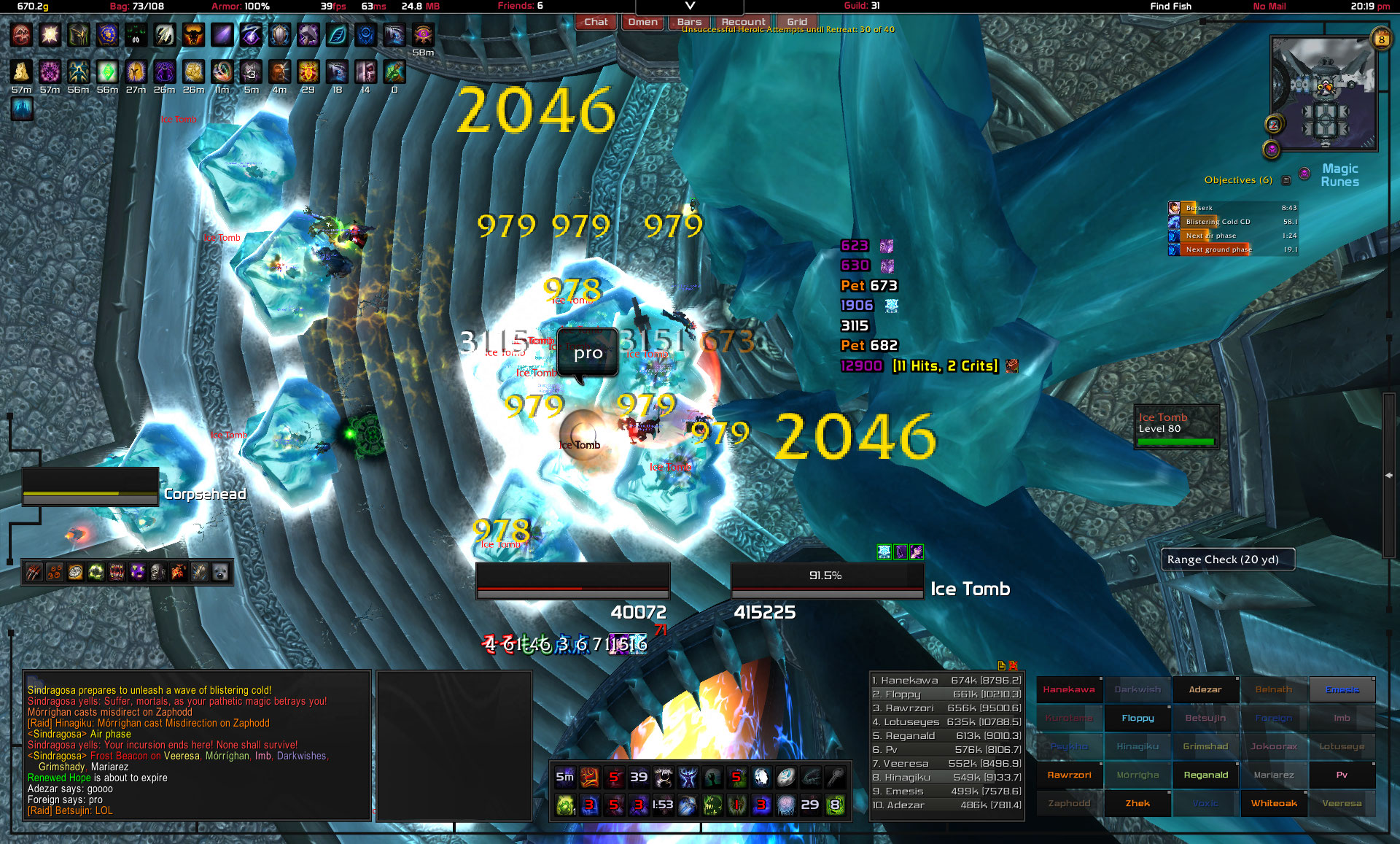This screenshot has width=1400, height=844.
Task: Toggle the Omen threat meter button
Action: tap(642, 22)
